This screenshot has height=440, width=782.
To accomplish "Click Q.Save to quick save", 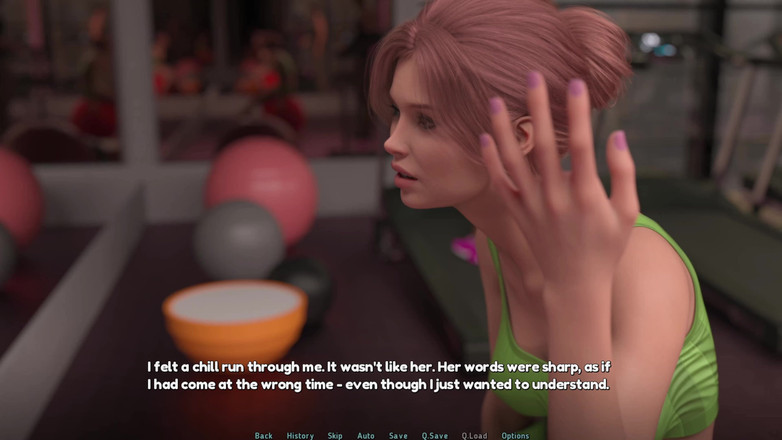I will [435, 435].
